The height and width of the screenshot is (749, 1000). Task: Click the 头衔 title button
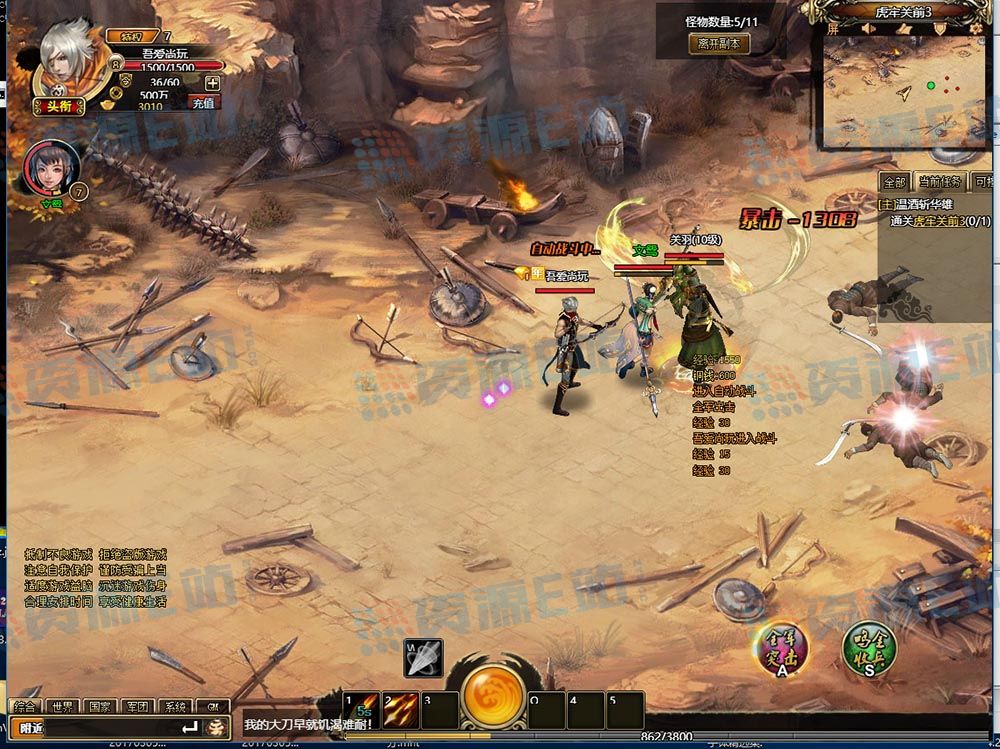[x=53, y=106]
